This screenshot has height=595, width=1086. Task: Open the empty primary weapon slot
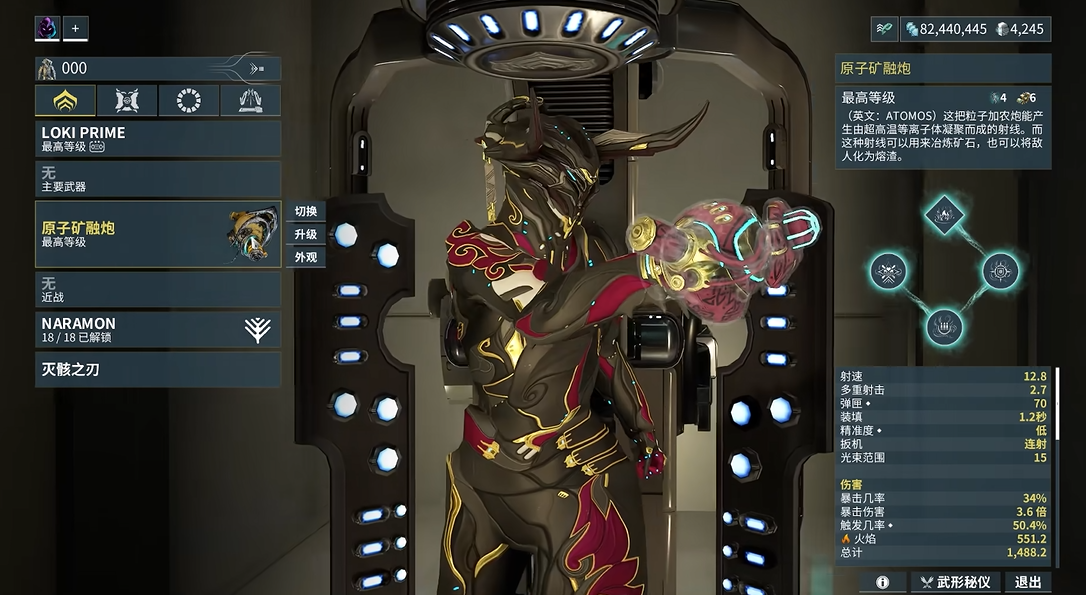tap(157, 180)
